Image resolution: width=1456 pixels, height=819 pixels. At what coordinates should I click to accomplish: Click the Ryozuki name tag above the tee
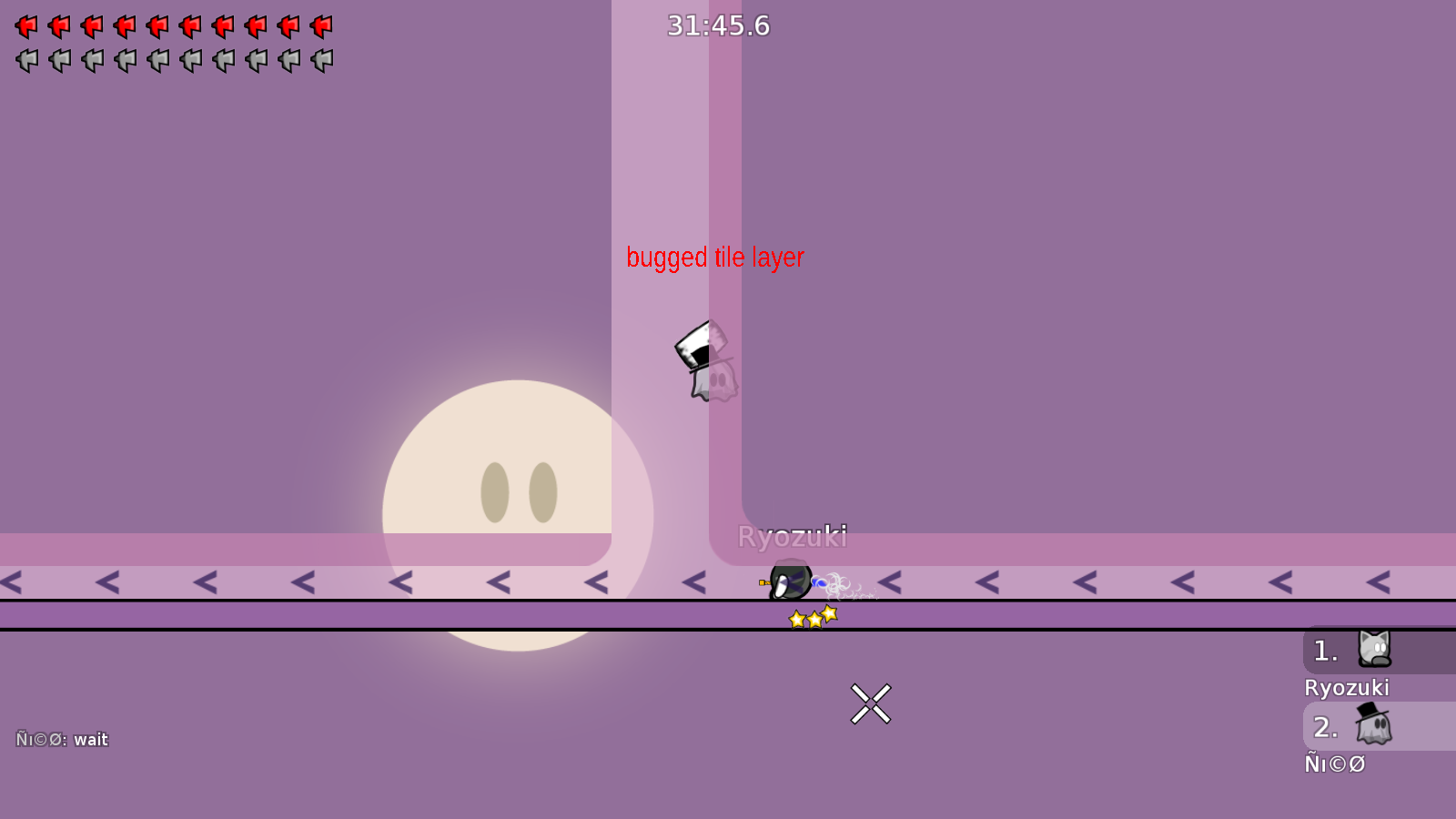pos(793,537)
